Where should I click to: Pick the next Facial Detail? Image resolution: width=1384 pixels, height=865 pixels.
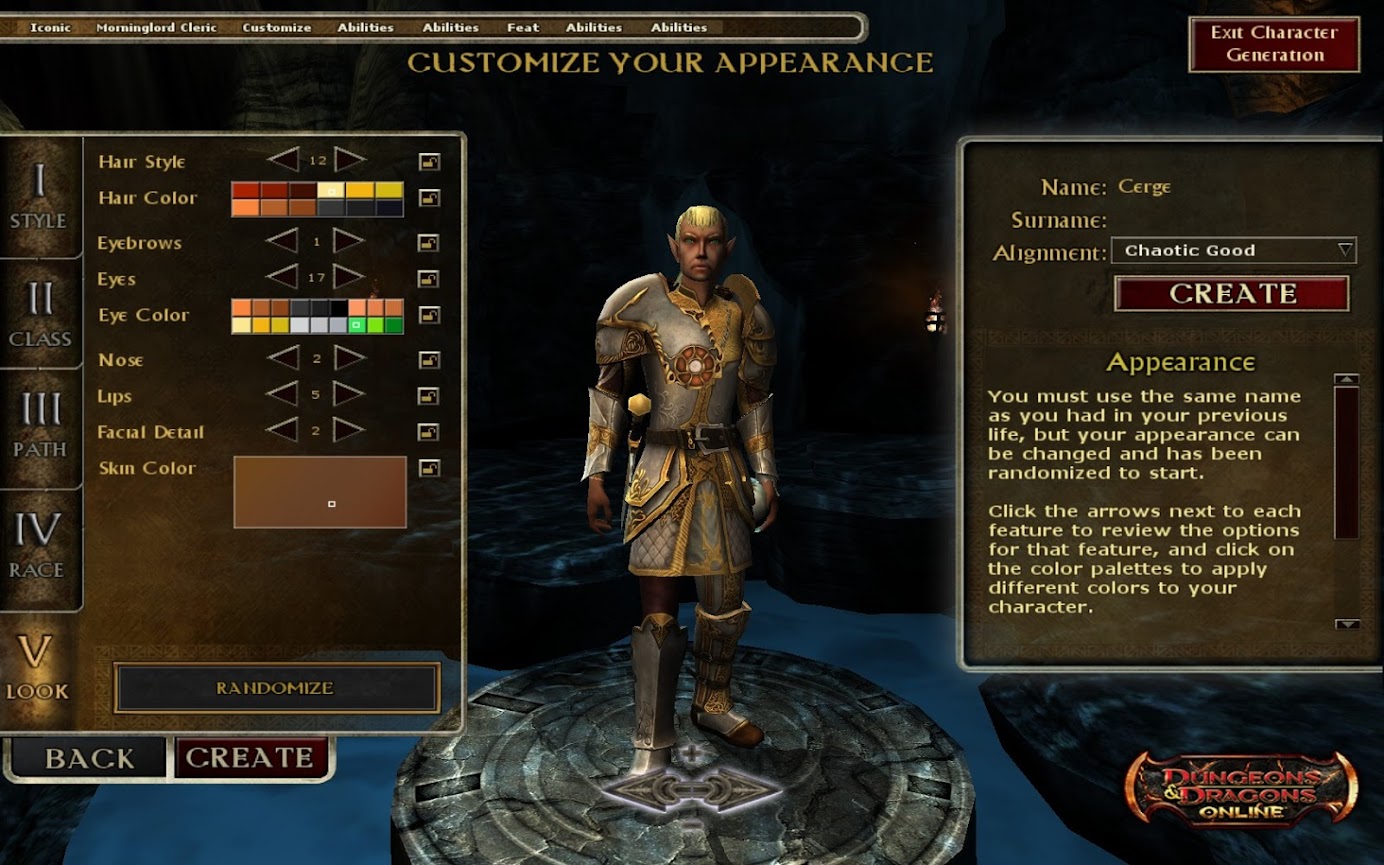tap(349, 431)
